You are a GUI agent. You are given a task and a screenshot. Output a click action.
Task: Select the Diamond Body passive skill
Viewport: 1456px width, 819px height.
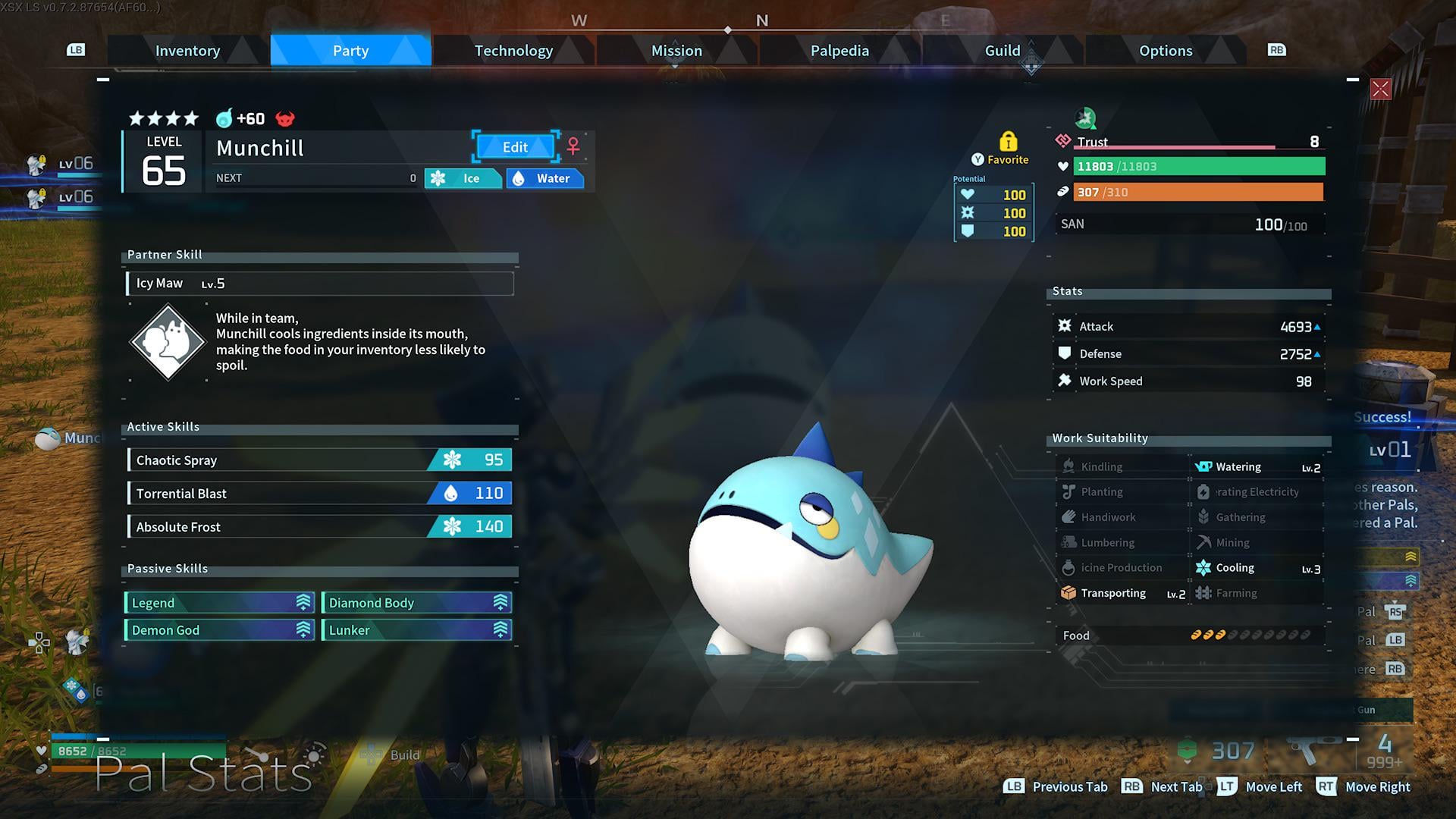416,603
